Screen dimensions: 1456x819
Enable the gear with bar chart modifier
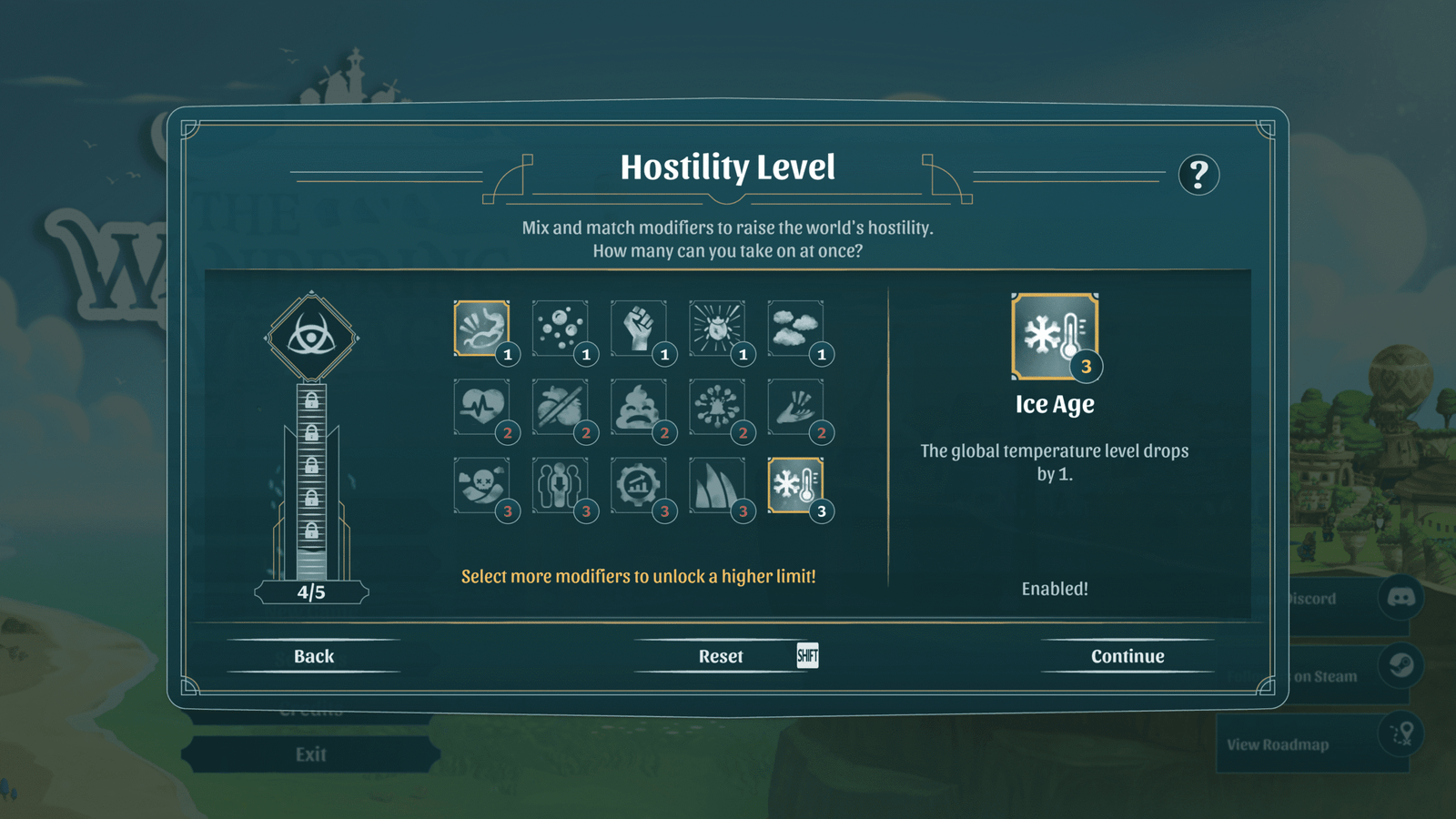[638, 485]
